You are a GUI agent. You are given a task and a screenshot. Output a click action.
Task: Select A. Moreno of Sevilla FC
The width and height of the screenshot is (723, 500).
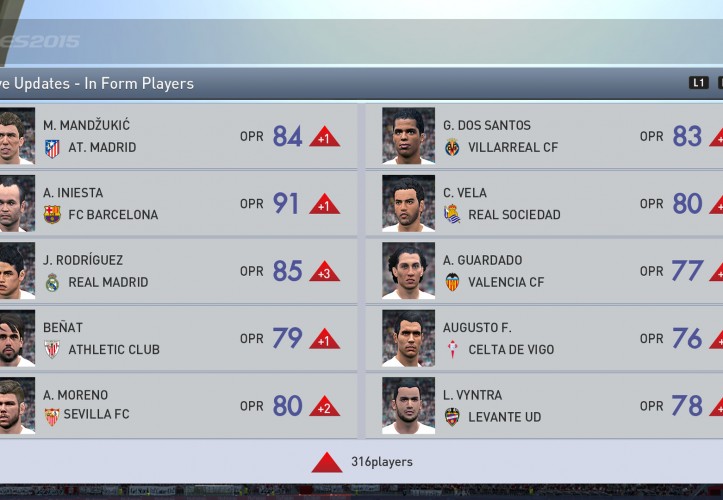click(x=180, y=405)
